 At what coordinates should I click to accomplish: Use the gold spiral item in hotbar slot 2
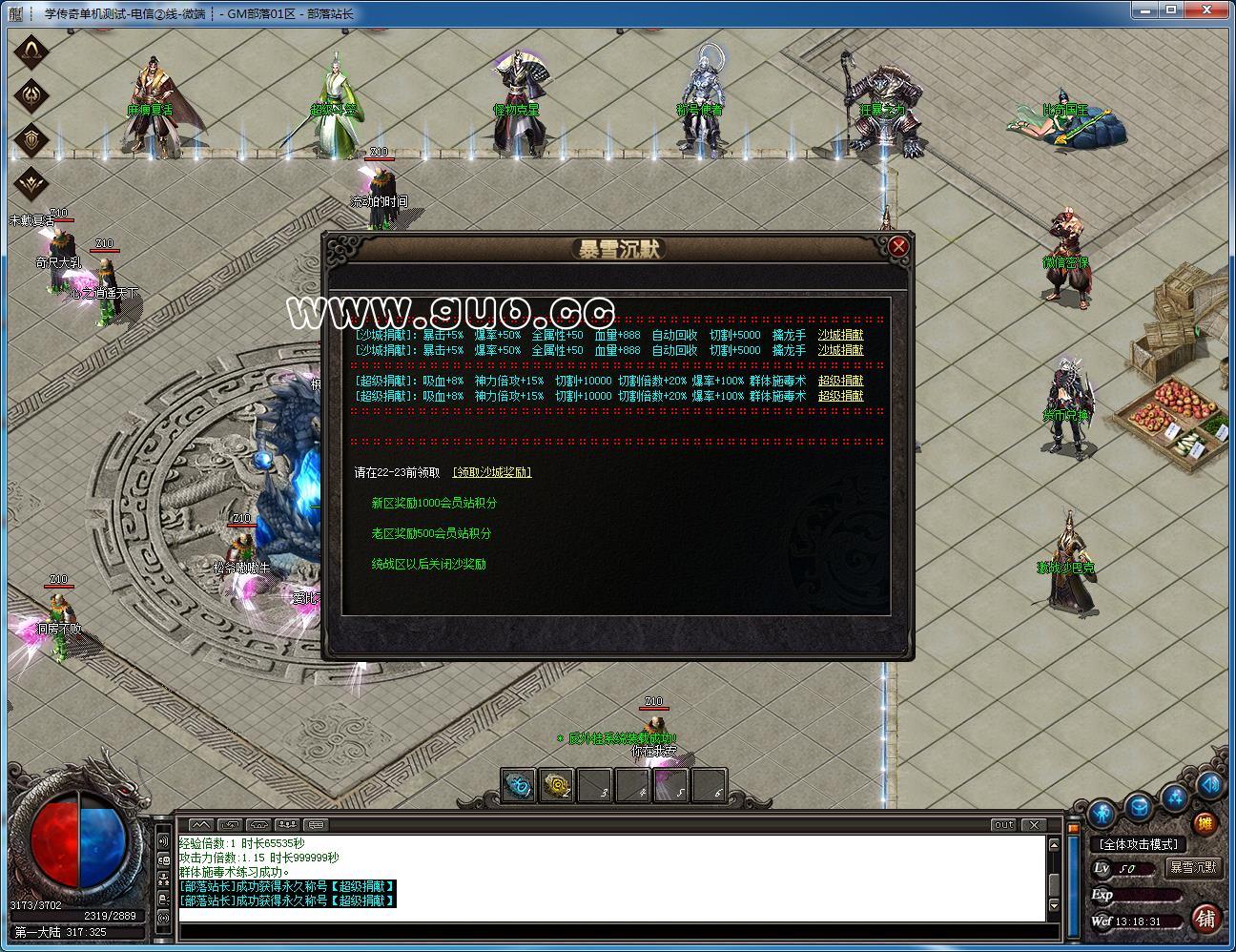[x=556, y=786]
